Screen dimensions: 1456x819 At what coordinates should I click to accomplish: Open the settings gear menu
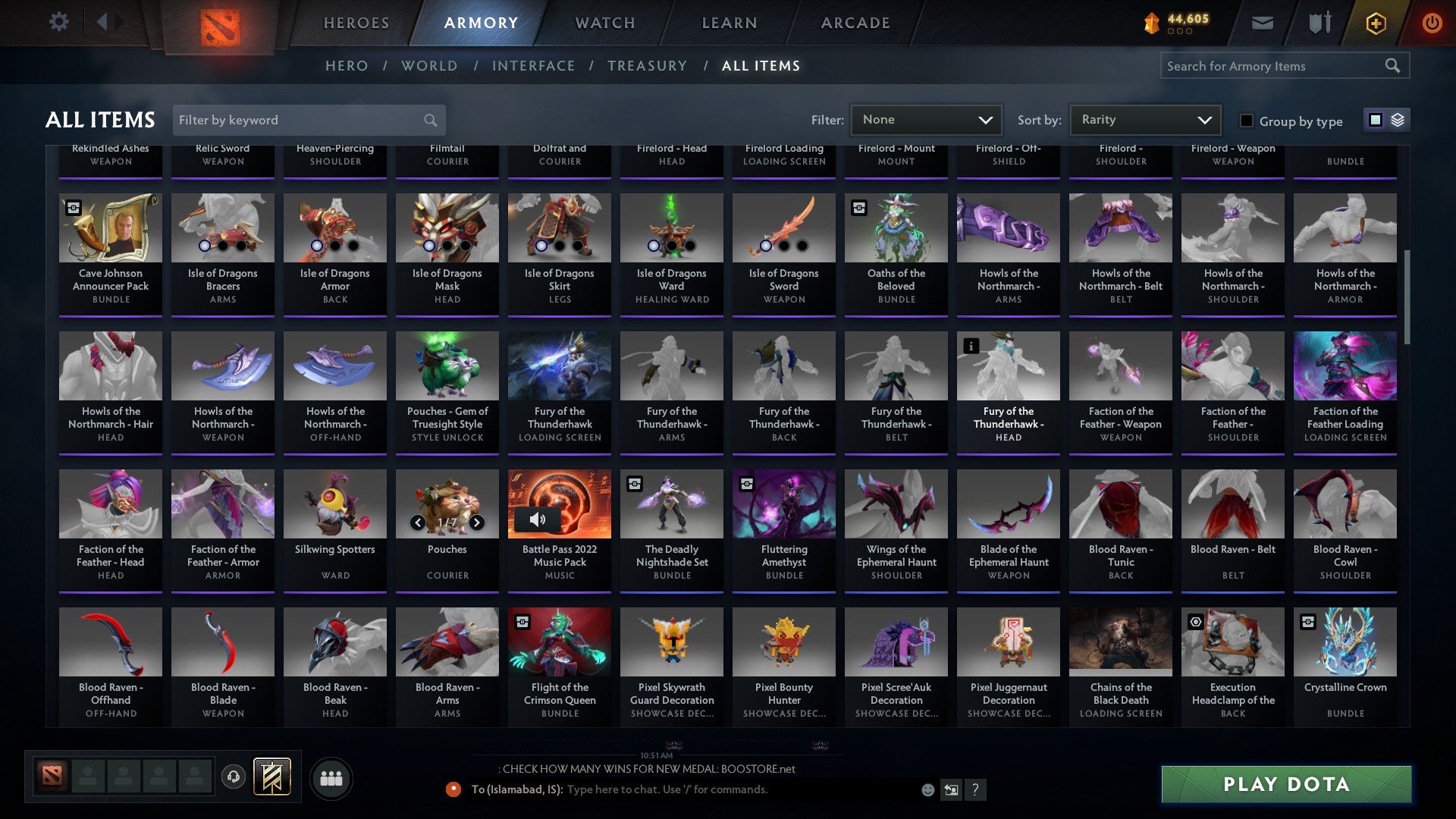[x=58, y=22]
